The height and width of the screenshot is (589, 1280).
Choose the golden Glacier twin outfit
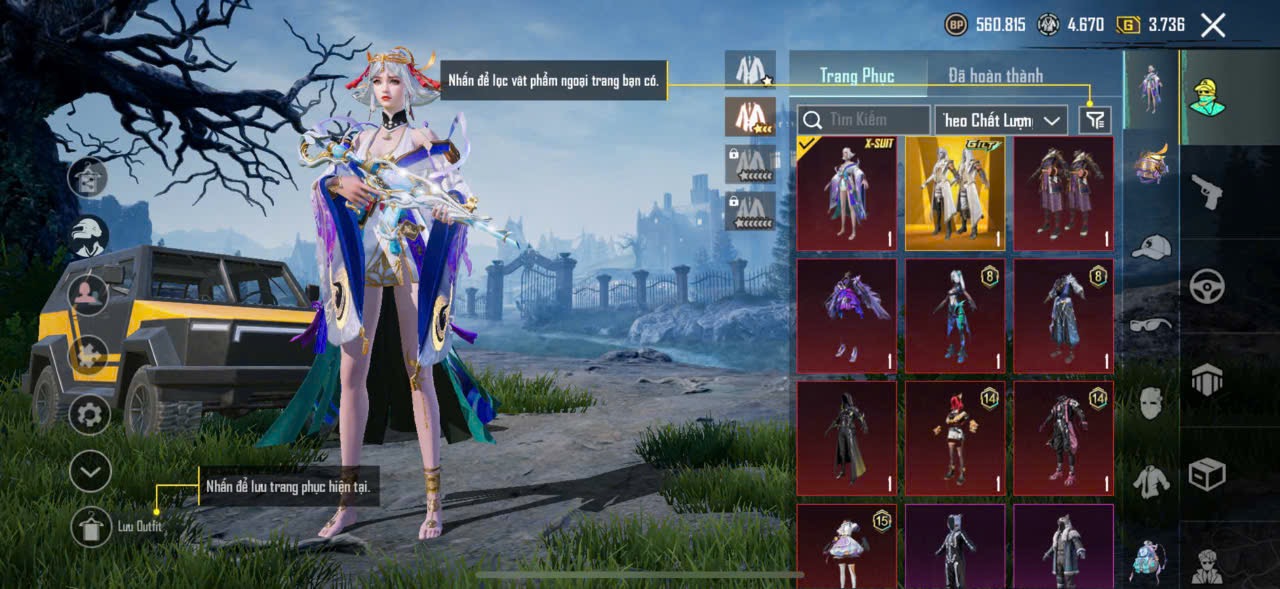955,193
